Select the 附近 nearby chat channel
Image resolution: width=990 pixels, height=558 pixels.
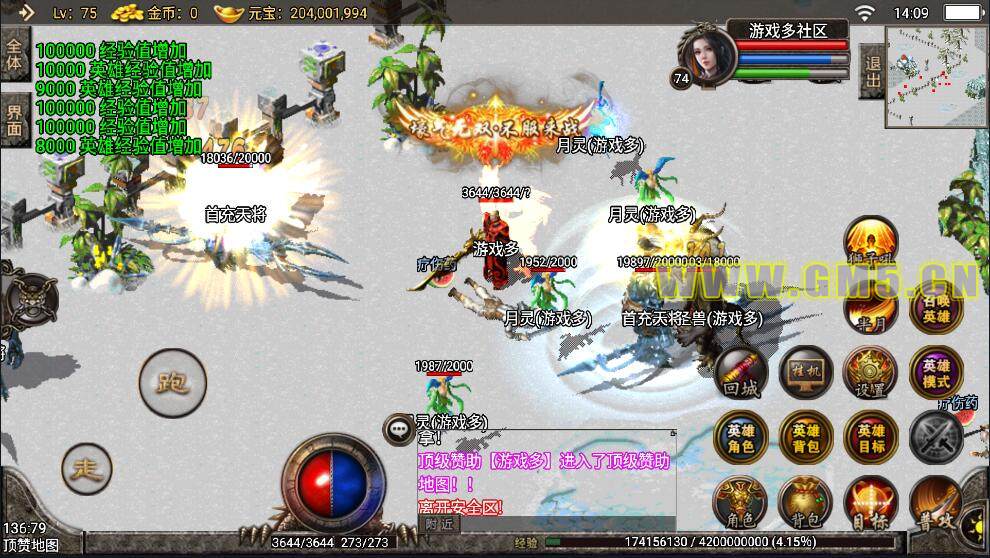(438, 522)
